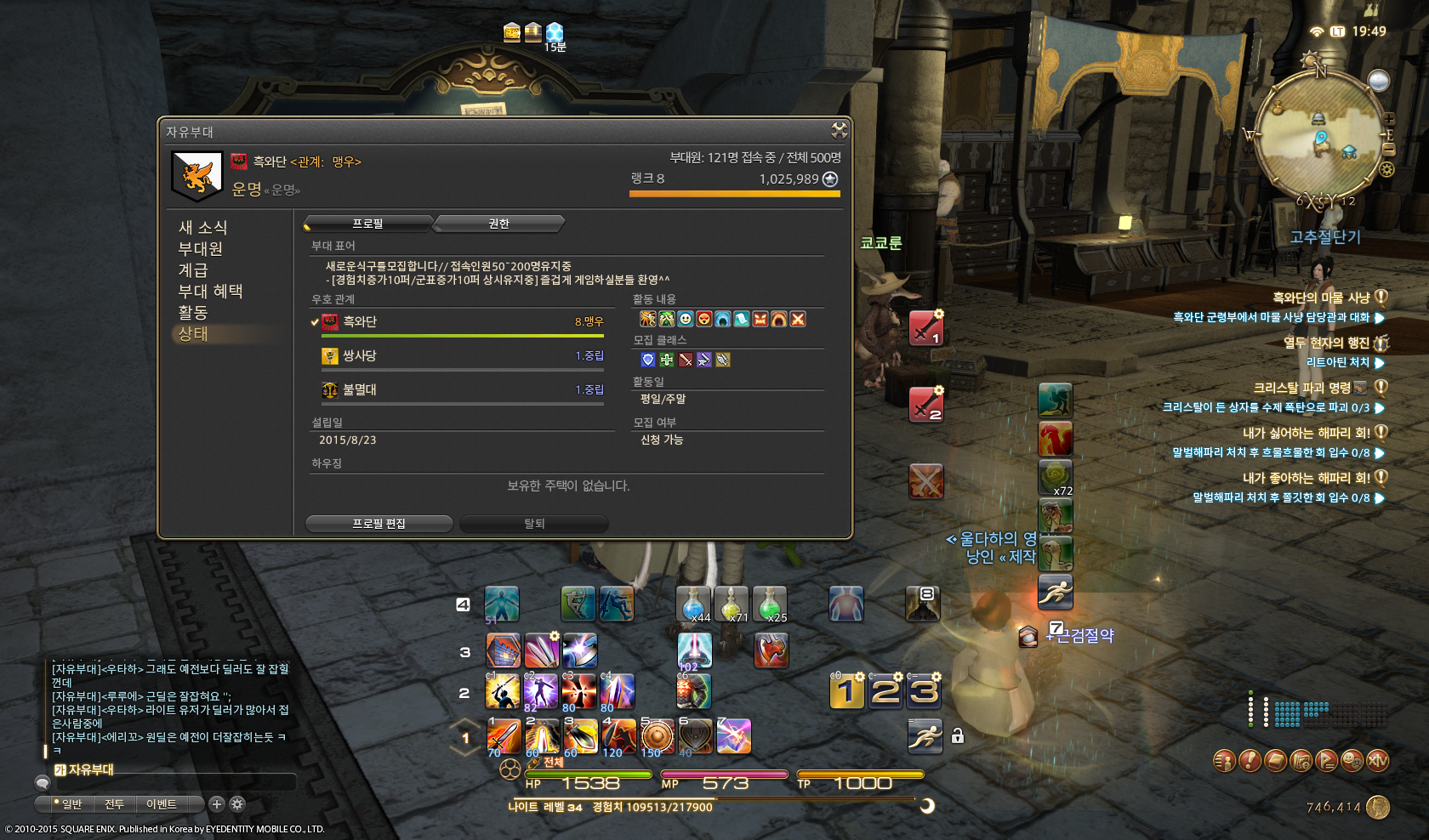Click the 프로필 편집 button
1429x840 pixels.
379,524
